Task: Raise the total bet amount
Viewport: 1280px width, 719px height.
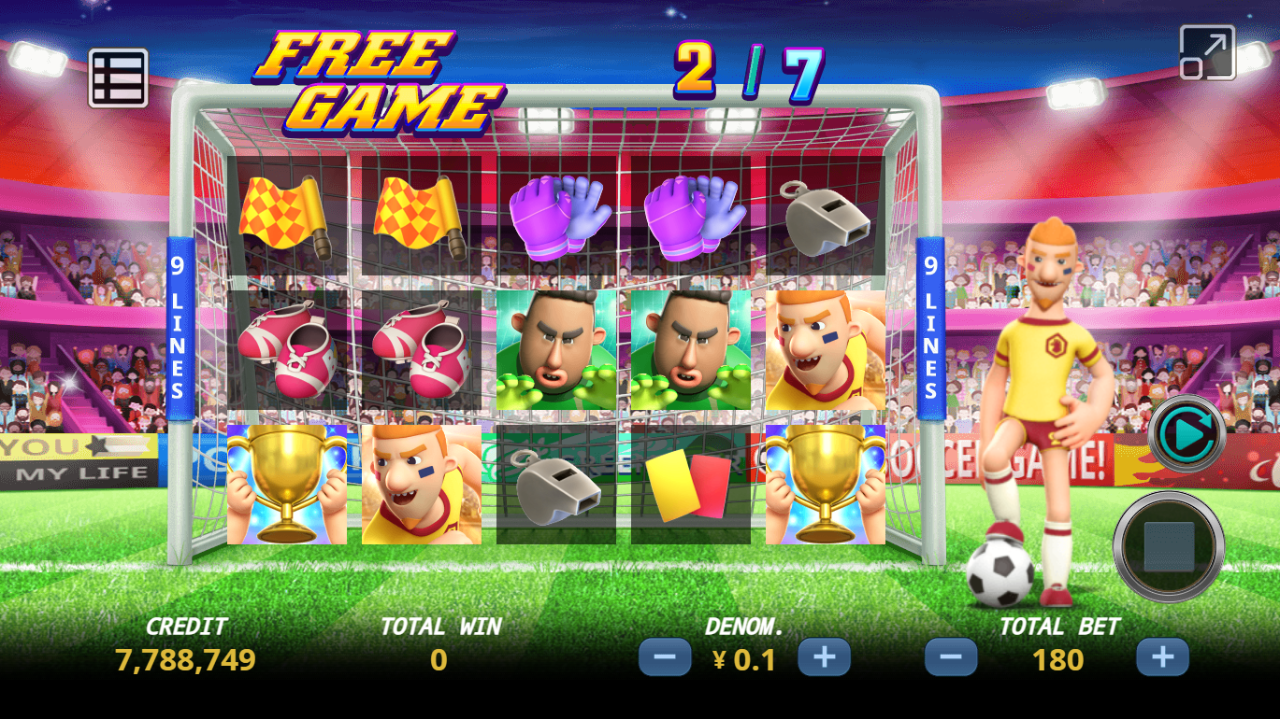Action: coord(1162,658)
